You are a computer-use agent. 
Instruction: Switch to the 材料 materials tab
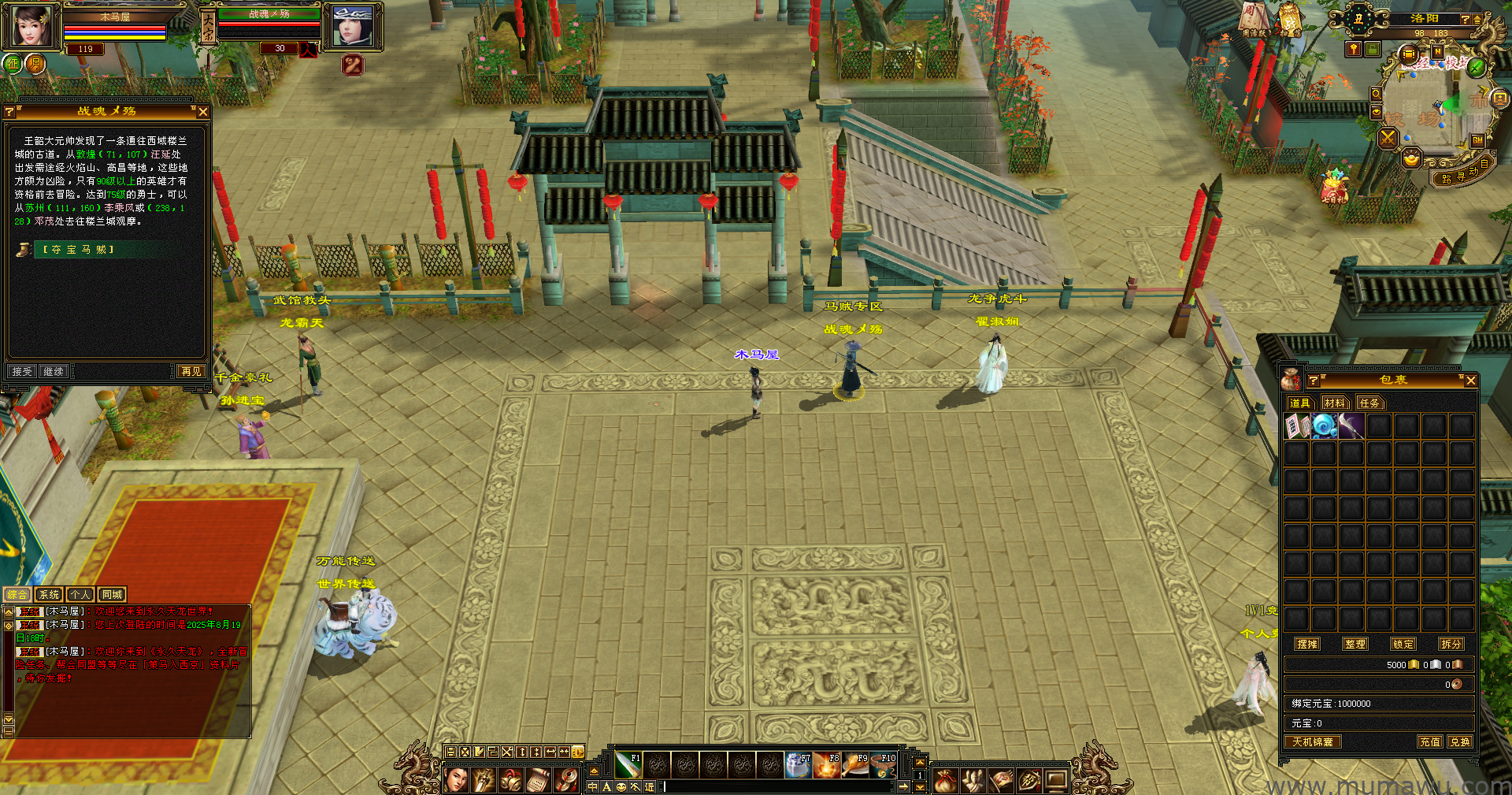point(1334,403)
